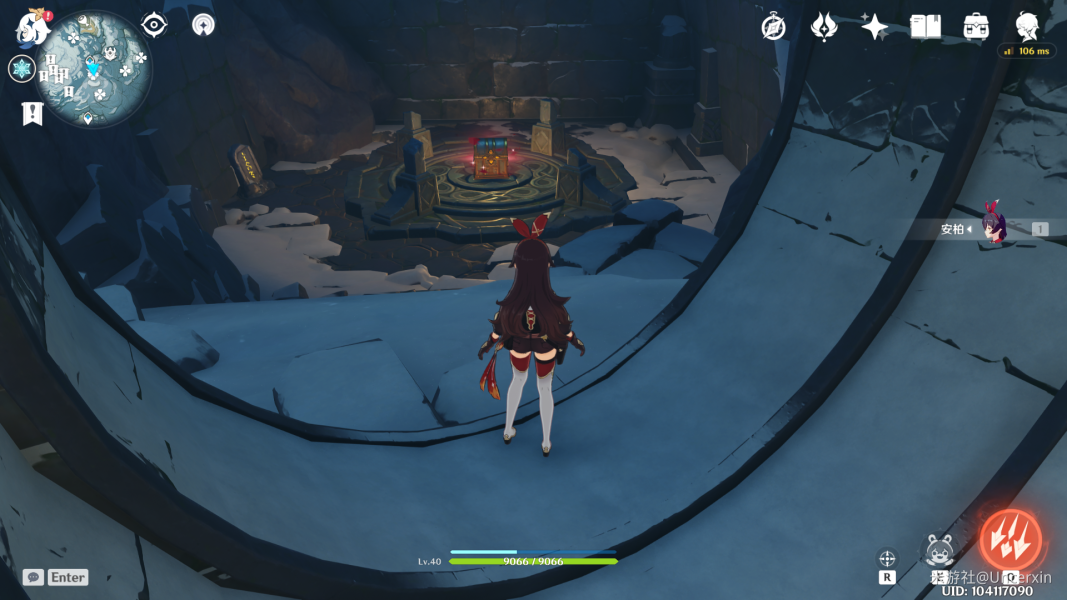The height and width of the screenshot is (600, 1067).
Task: Use the Baron Bunny elemental skill
Action: coord(941,550)
